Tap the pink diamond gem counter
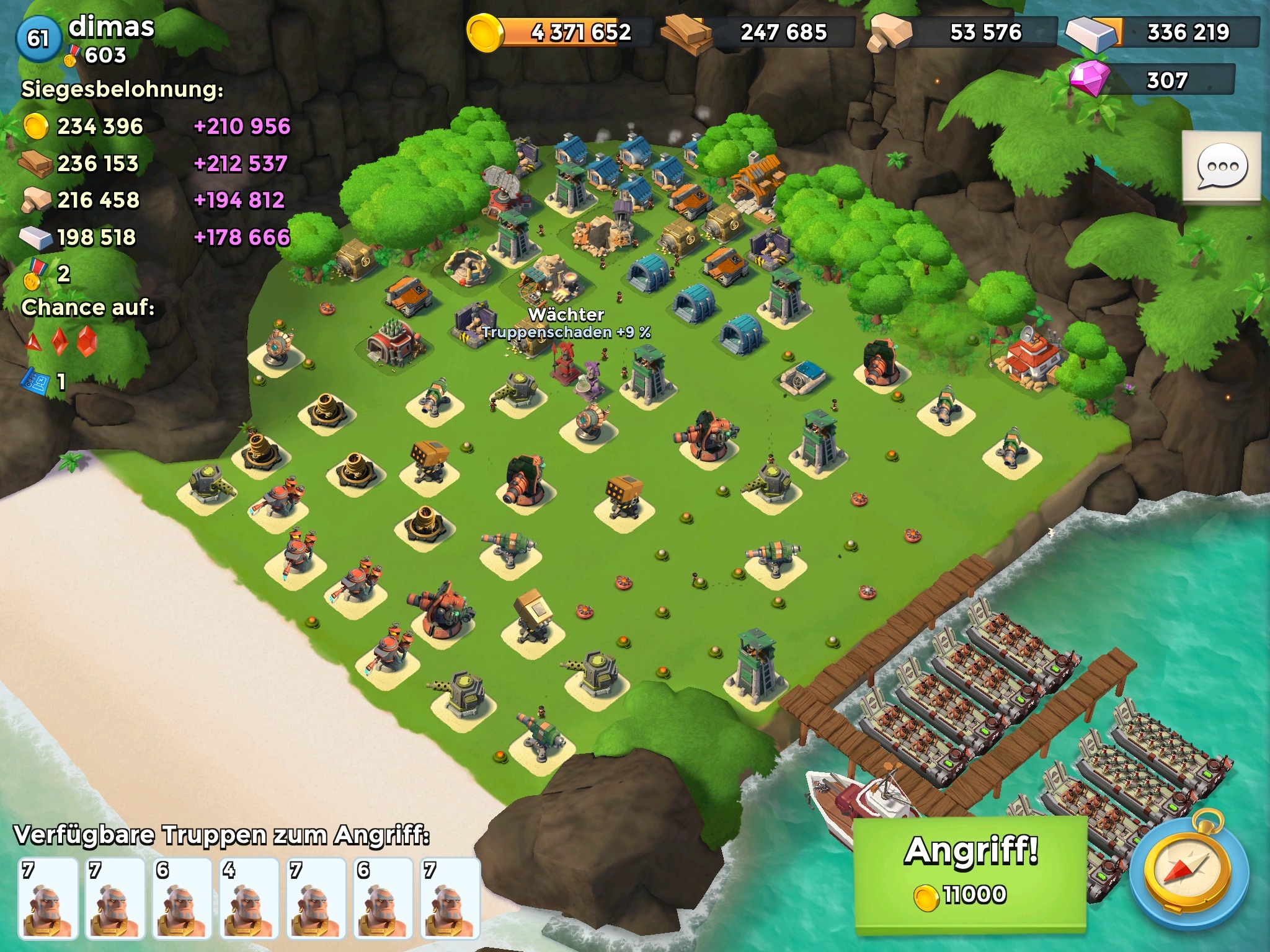Image resolution: width=1270 pixels, height=952 pixels. (1152, 81)
